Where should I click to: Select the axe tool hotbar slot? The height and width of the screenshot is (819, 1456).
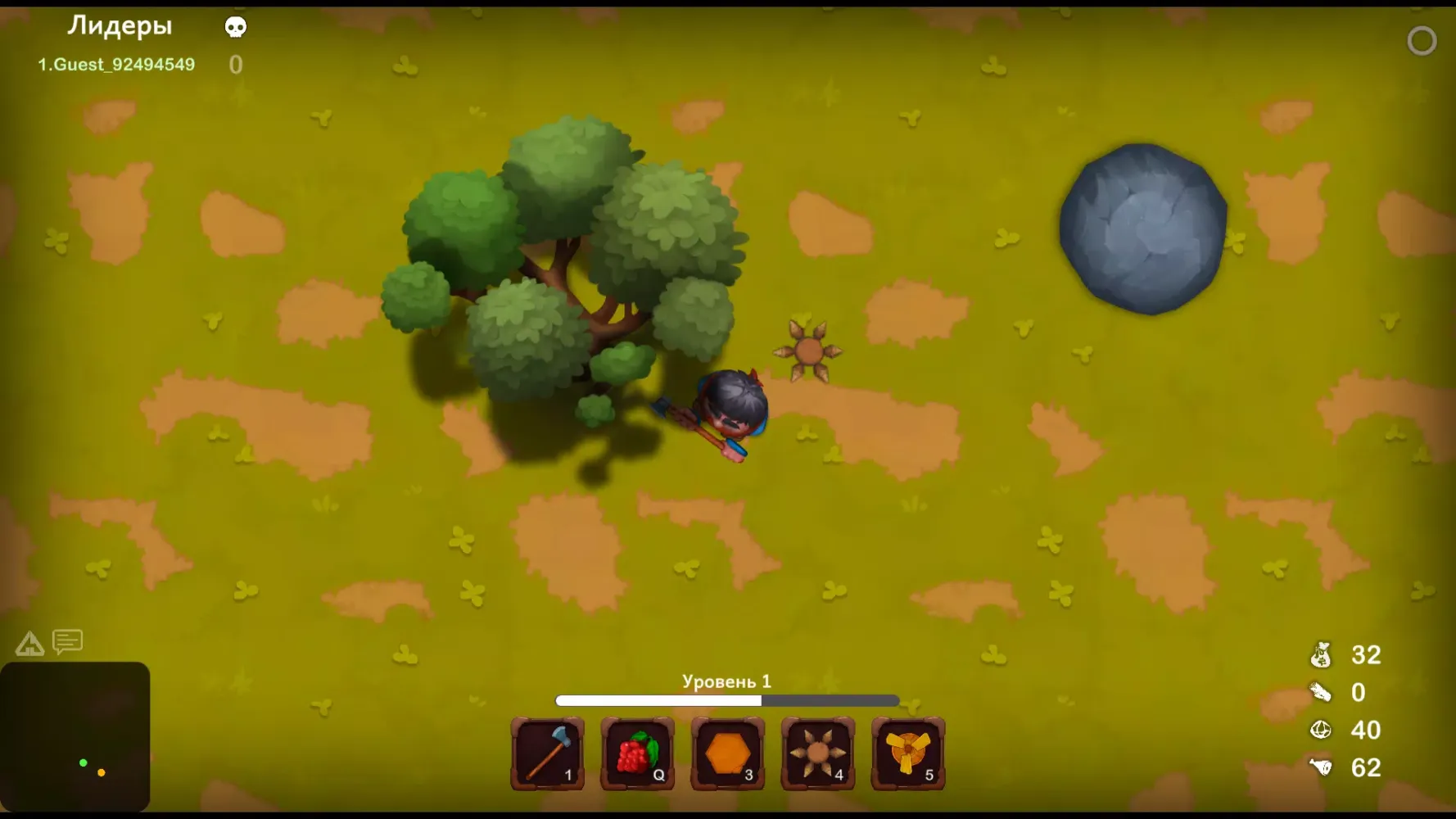click(x=548, y=753)
